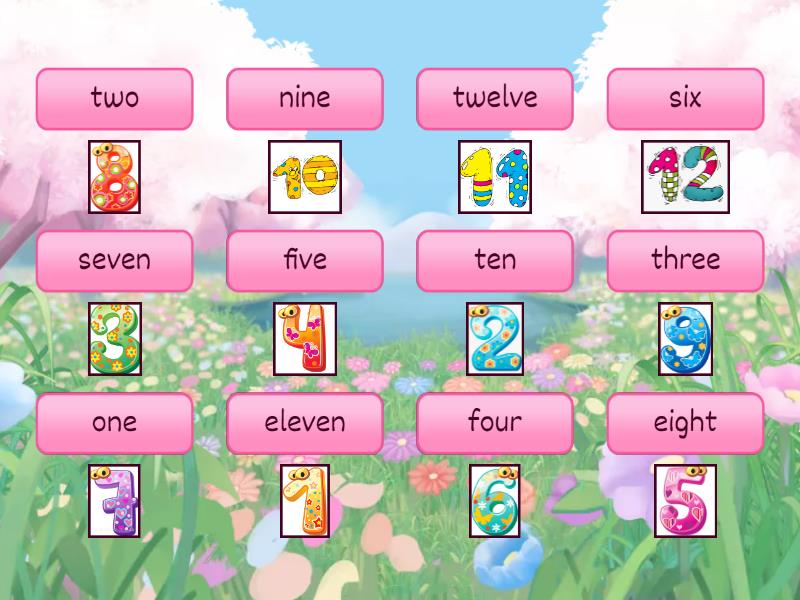The image size is (800, 600).
Task: Click the pink number 5 picture
Action: [685, 501]
